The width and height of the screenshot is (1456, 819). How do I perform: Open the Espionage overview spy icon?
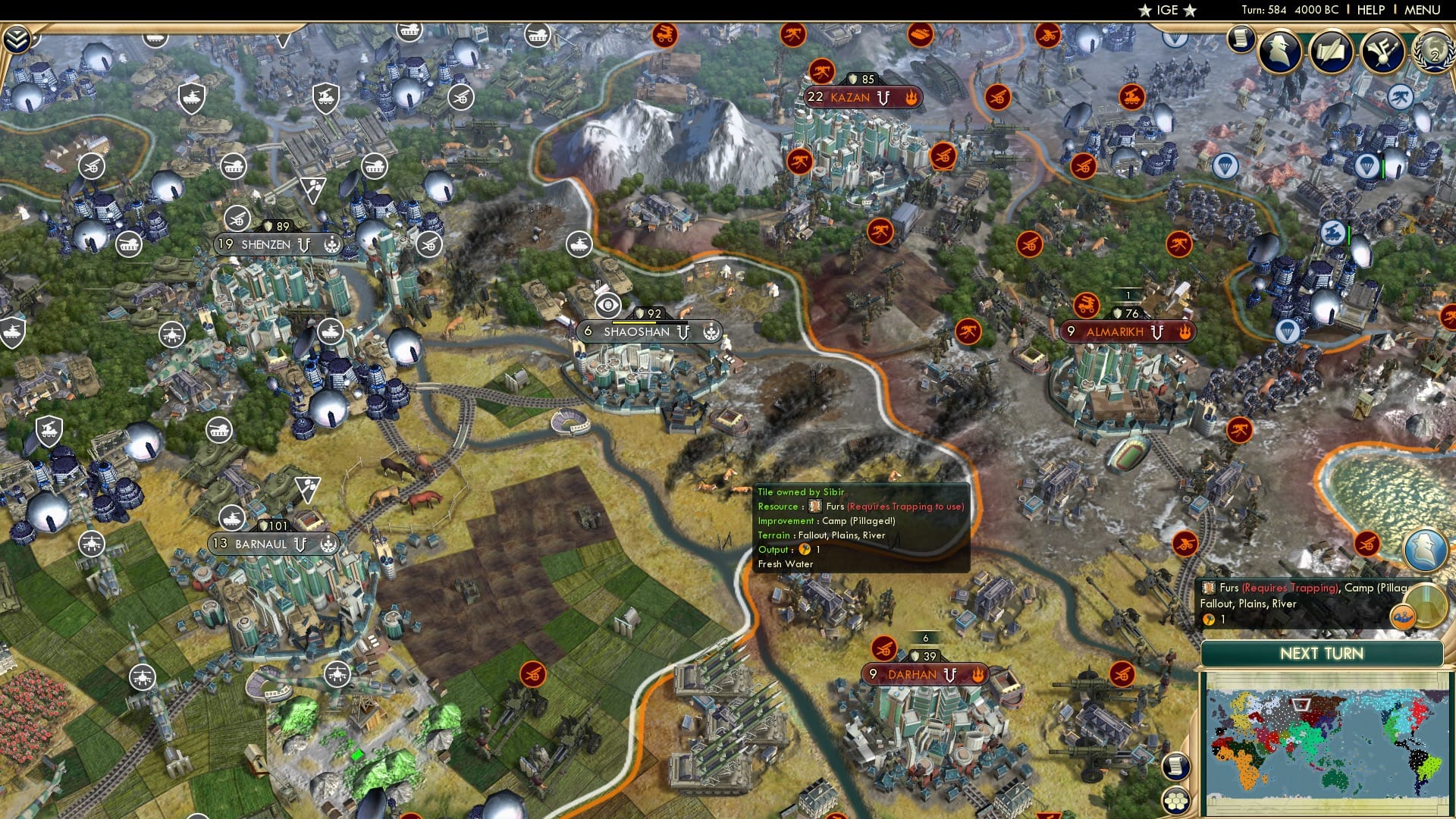point(1280,51)
